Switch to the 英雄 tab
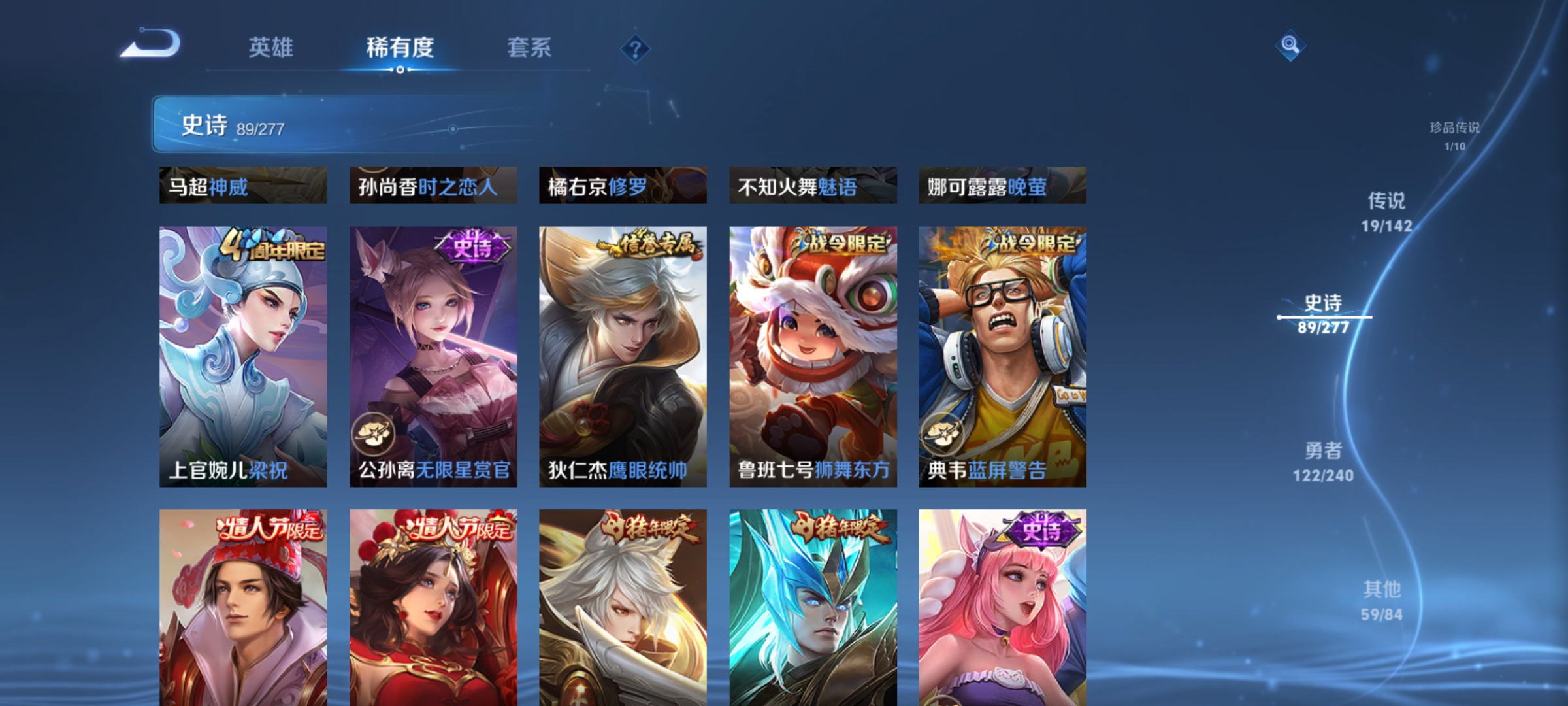The width and height of the screenshot is (1568, 706). click(x=272, y=48)
